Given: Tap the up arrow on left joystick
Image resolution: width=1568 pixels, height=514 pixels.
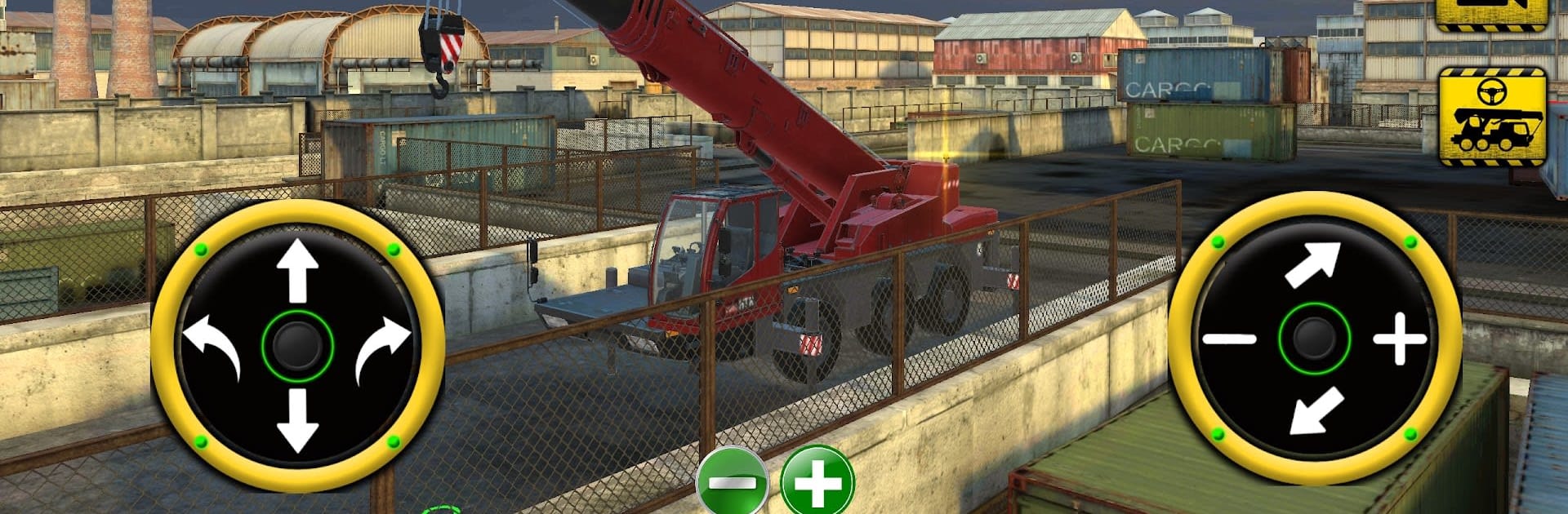Looking at the screenshot, I should click(x=297, y=270).
